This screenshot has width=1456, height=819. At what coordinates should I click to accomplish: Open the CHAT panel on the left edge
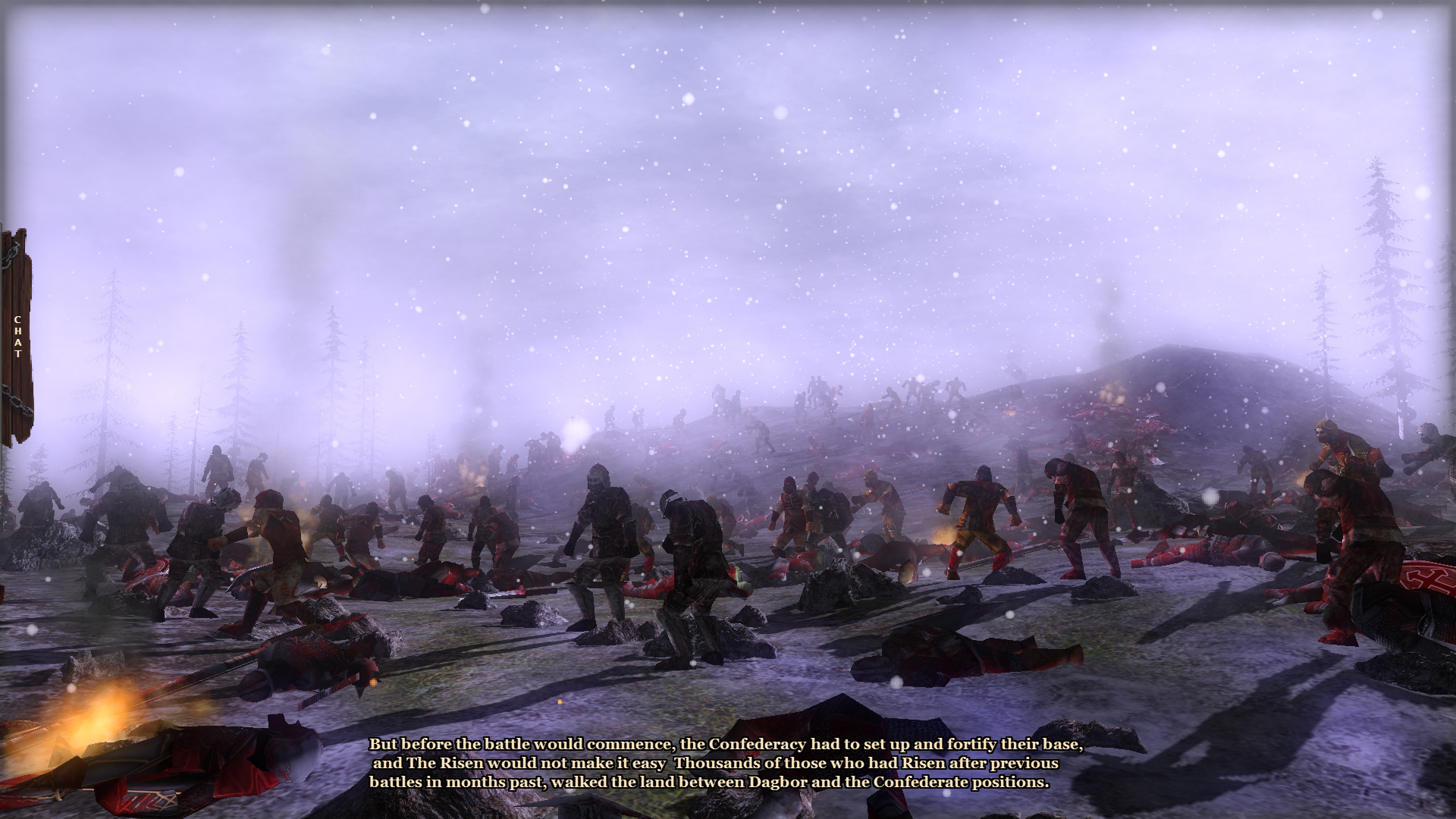(x=17, y=337)
